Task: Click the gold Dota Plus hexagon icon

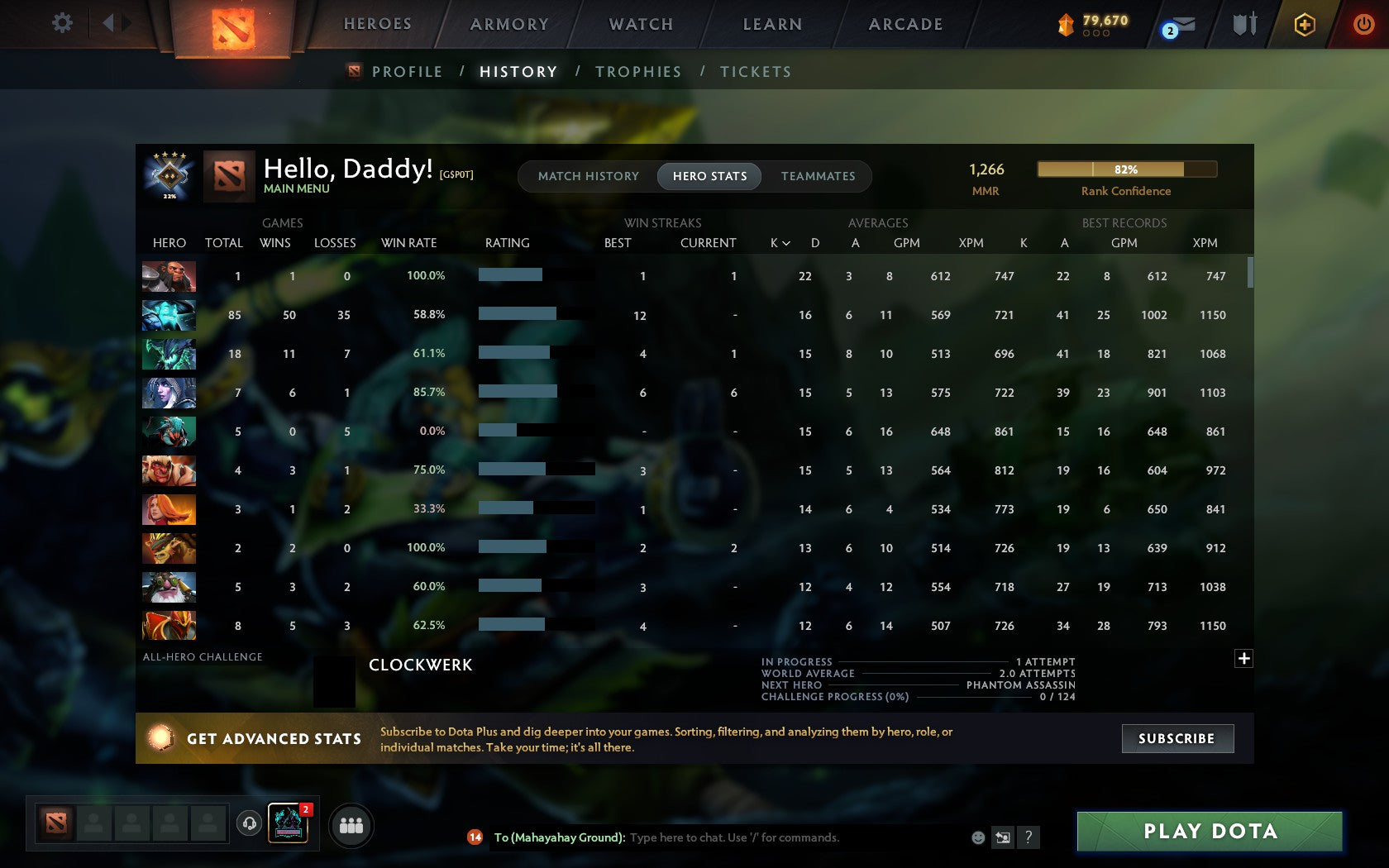Action: click(1306, 25)
